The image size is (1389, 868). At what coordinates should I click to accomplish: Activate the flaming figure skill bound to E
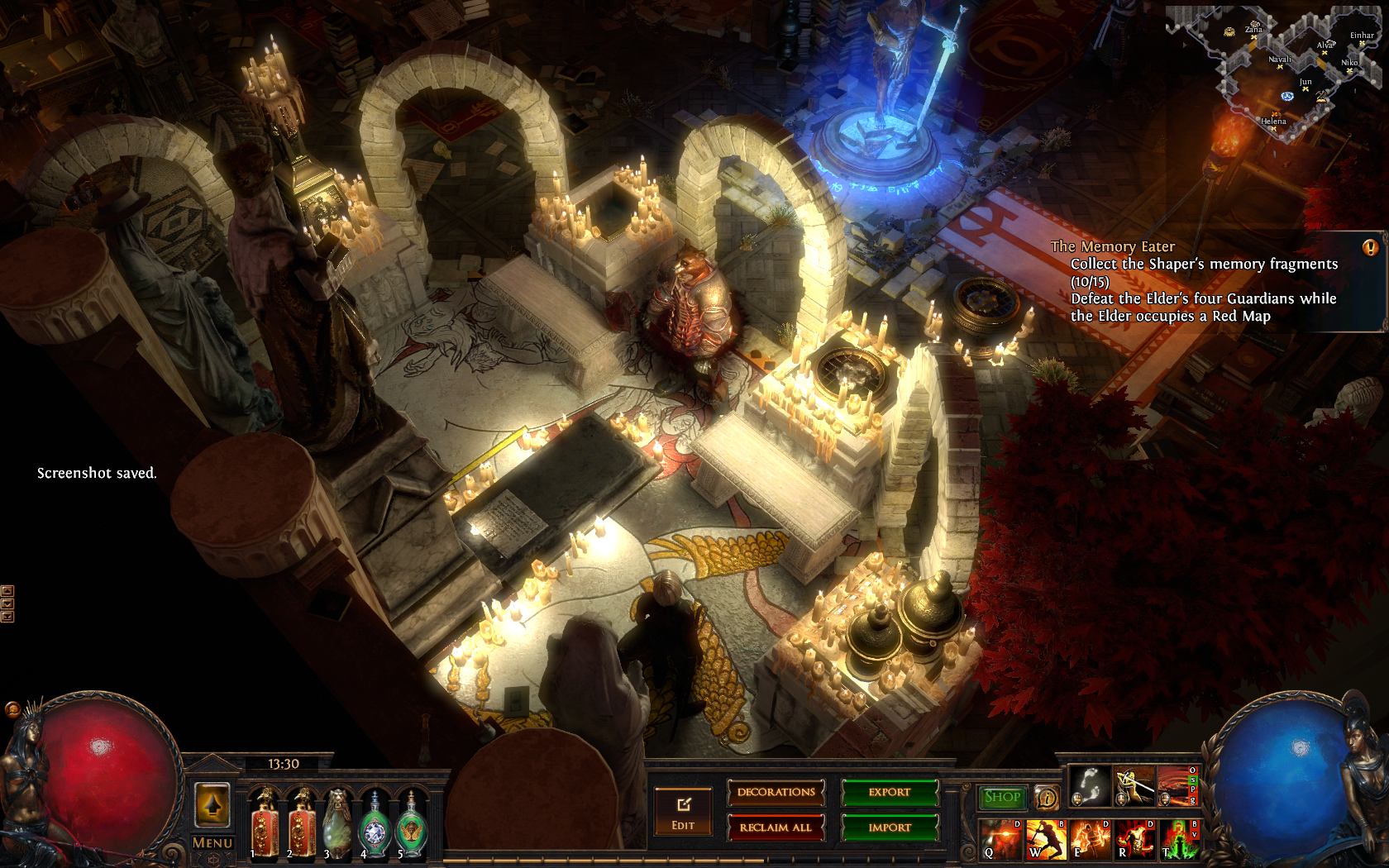click(x=1090, y=839)
